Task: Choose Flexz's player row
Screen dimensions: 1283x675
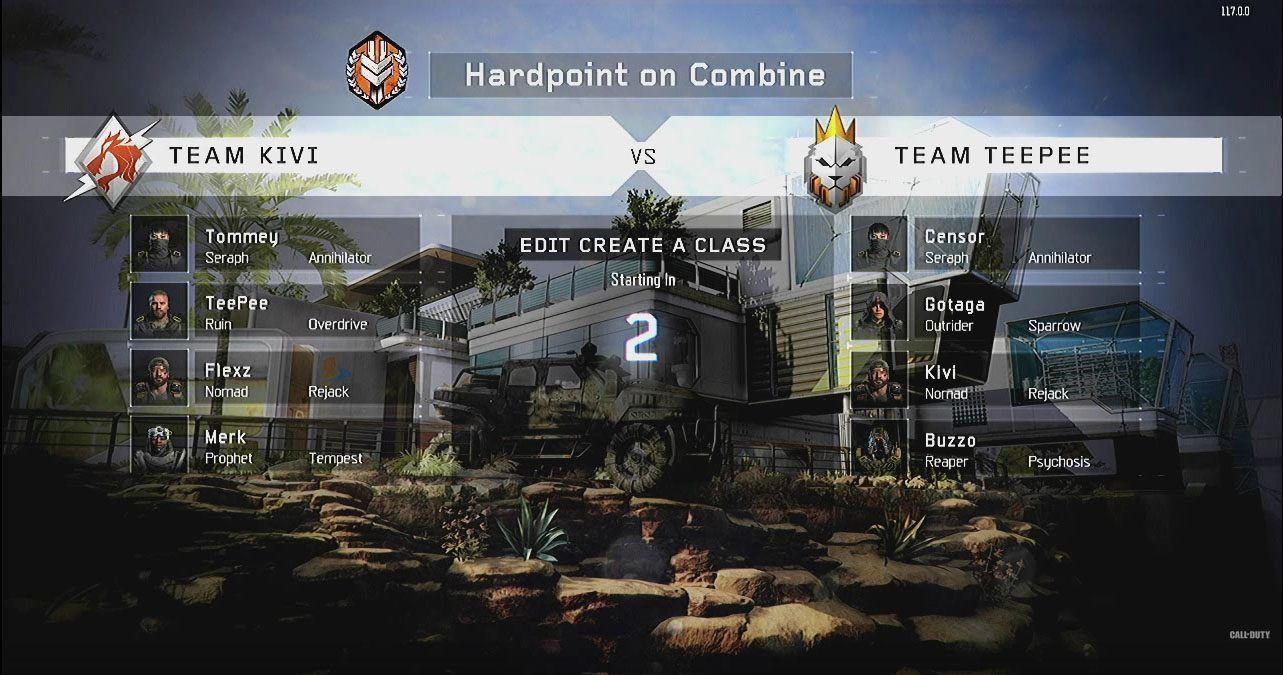Action: [x=275, y=379]
